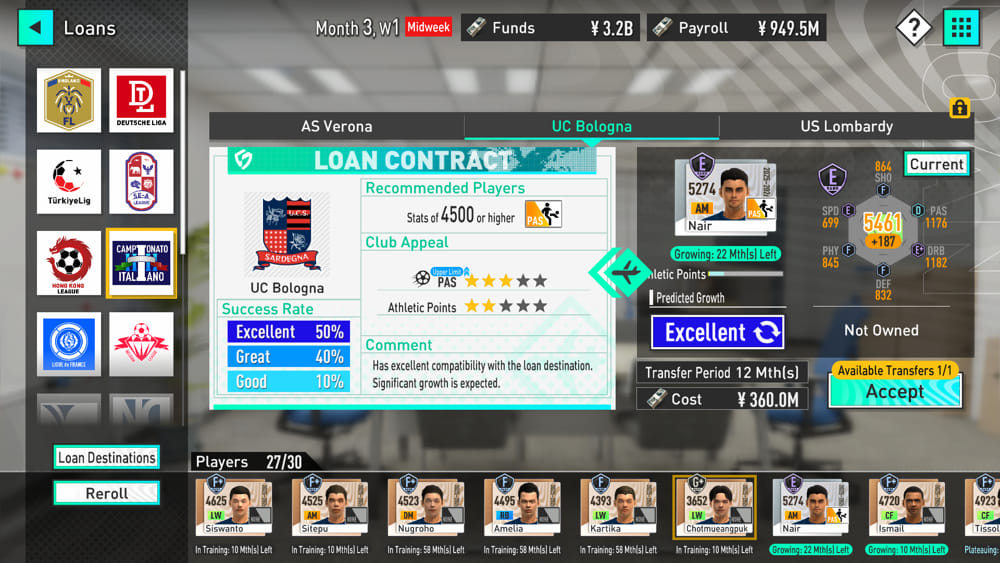The image size is (1000, 563).
Task: Select the UC Bologna tab
Action: click(591, 126)
